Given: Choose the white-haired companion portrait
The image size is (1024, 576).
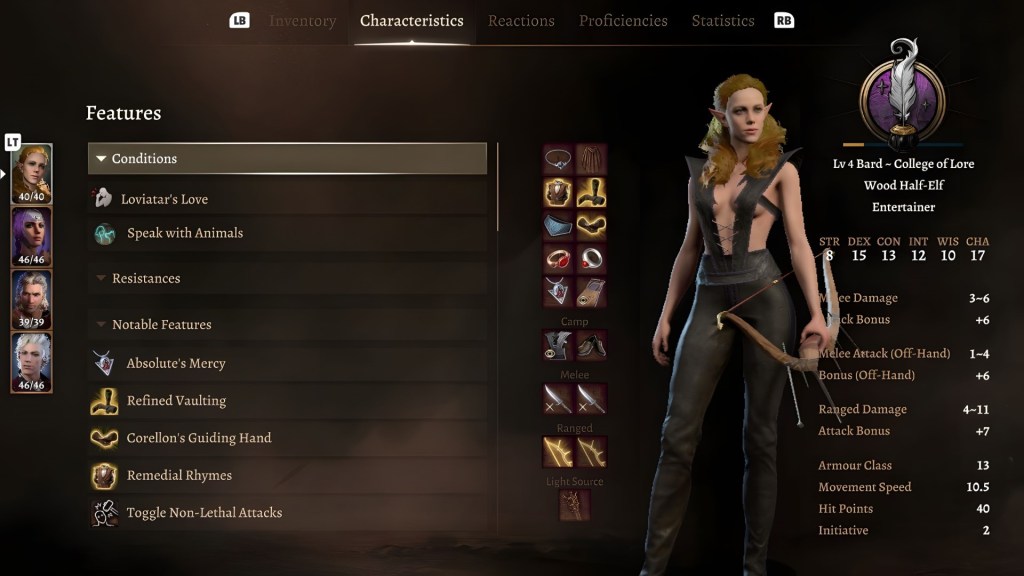Looking at the screenshot, I should (x=31, y=362).
